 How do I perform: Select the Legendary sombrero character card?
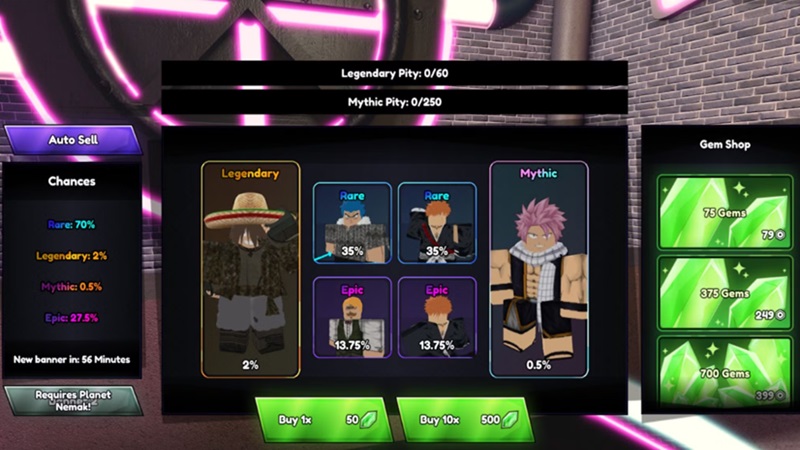(x=250, y=270)
